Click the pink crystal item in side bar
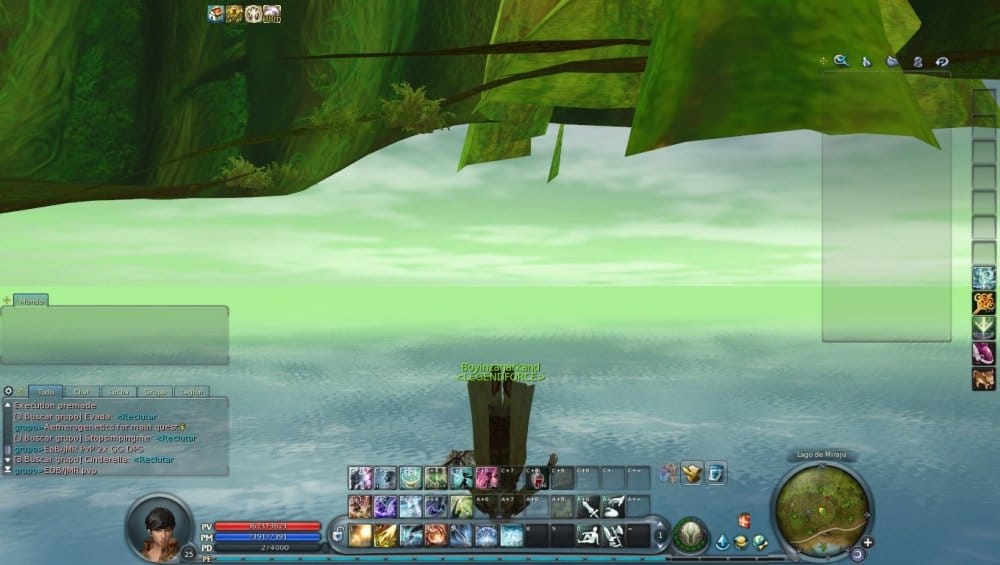The image size is (1000, 565). click(x=984, y=353)
